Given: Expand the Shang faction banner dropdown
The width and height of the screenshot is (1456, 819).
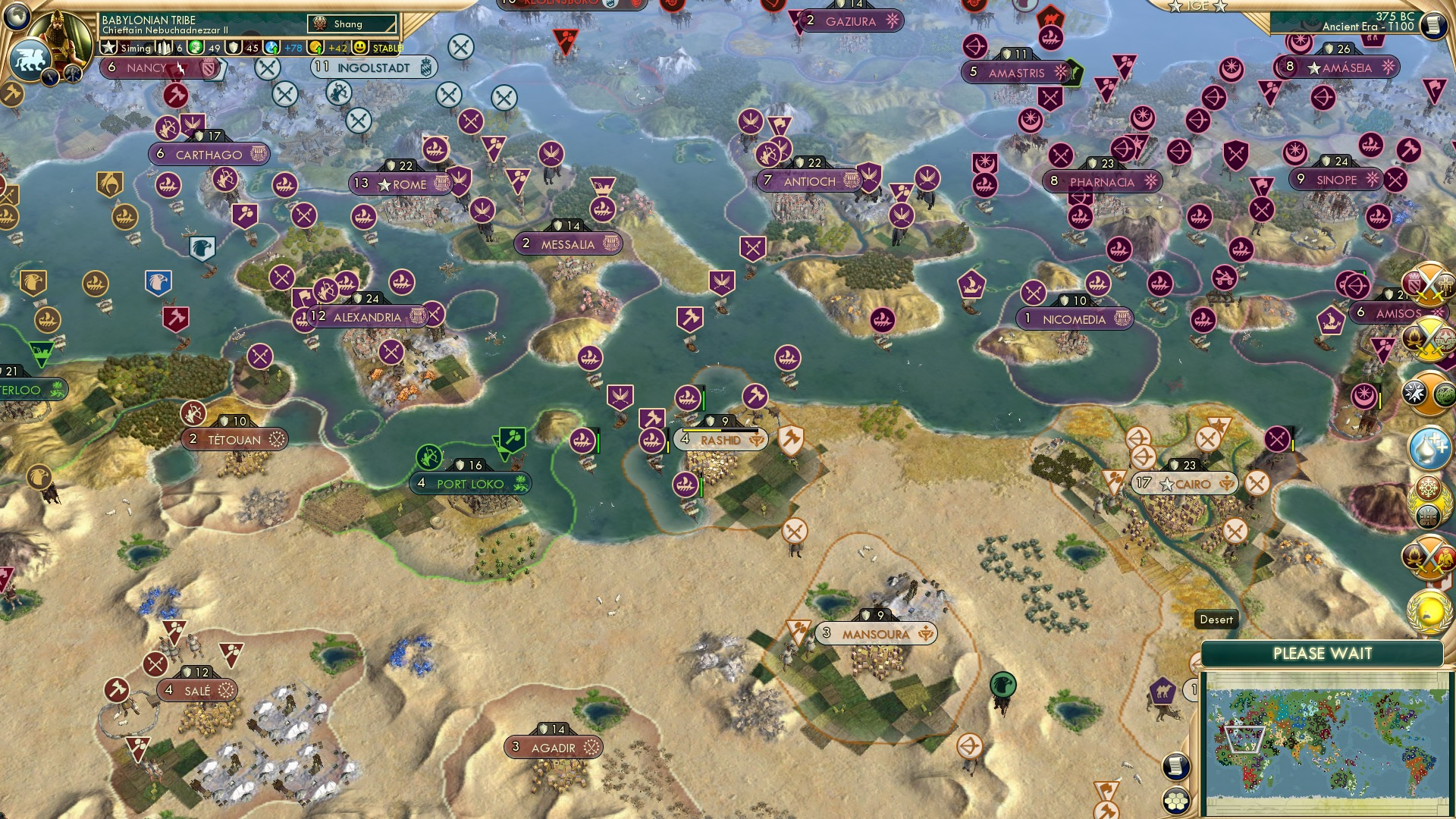Looking at the screenshot, I should pyautogui.click(x=349, y=24).
